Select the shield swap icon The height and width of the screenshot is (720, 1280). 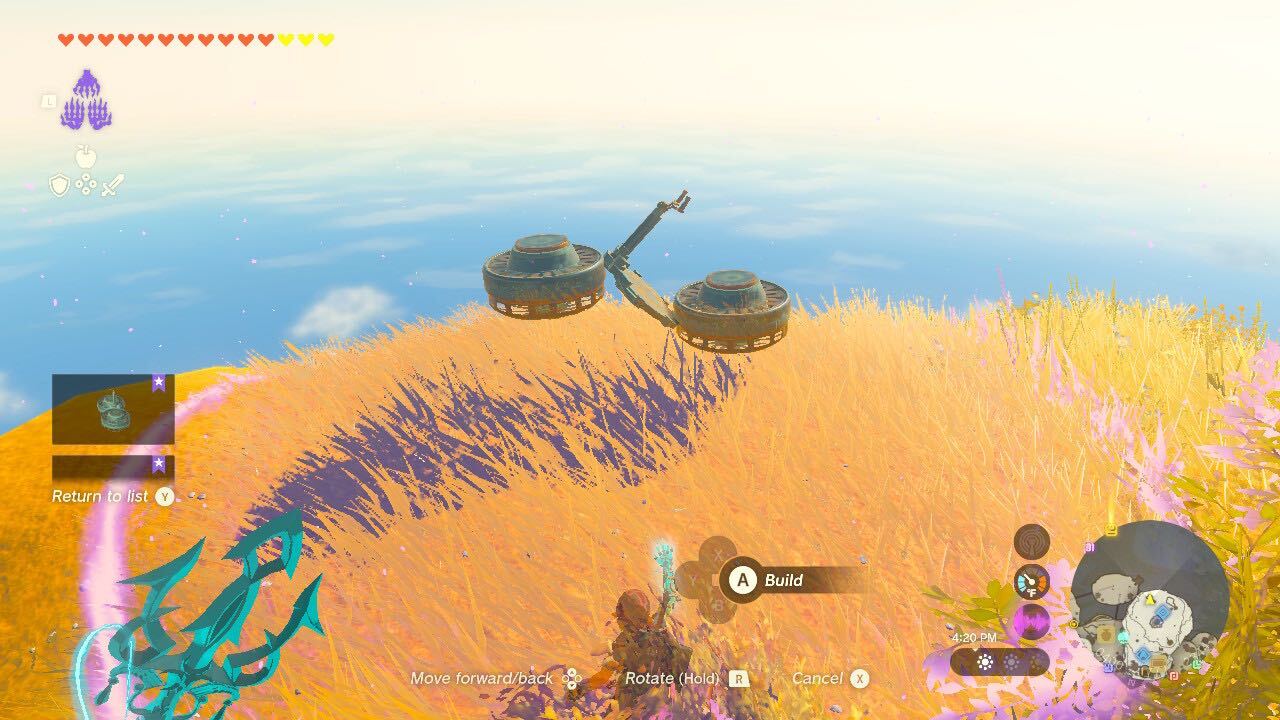point(59,185)
